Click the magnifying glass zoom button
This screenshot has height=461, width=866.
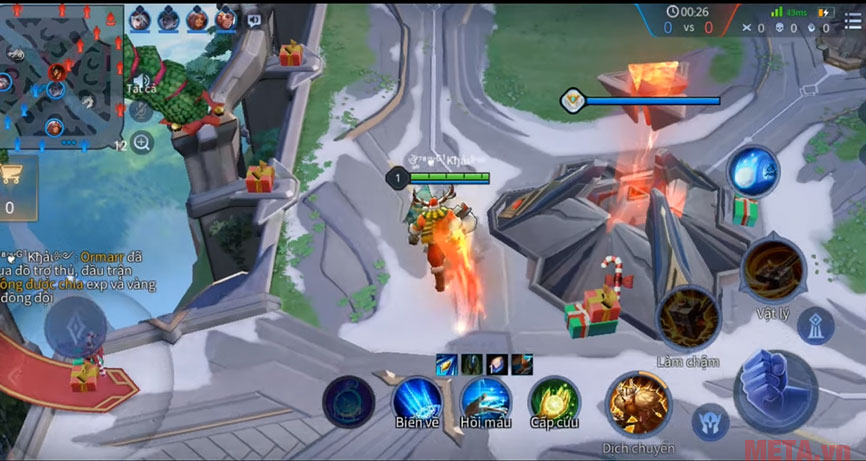tap(141, 143)
